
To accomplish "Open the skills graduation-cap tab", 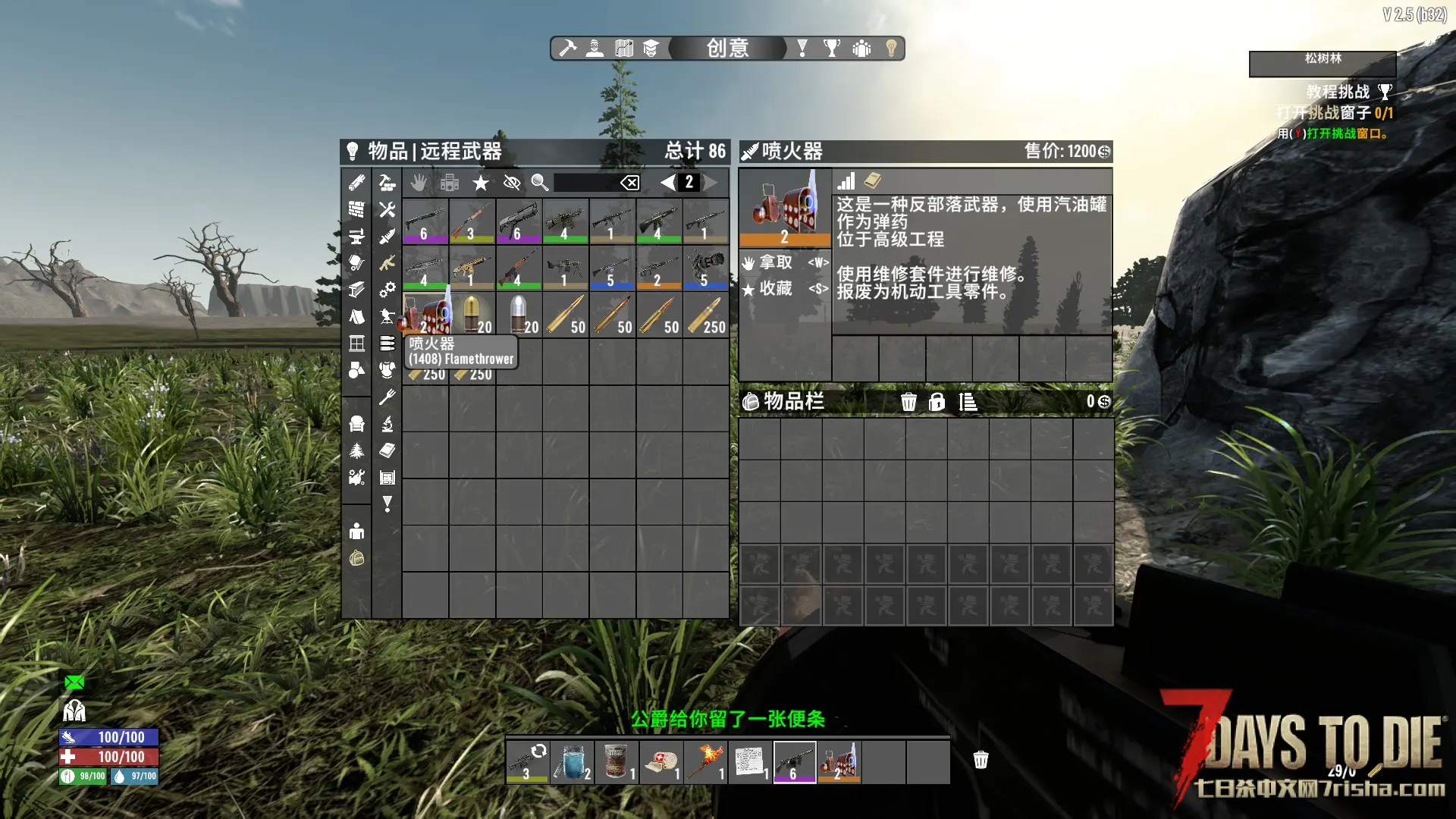I will pos(651,49).
